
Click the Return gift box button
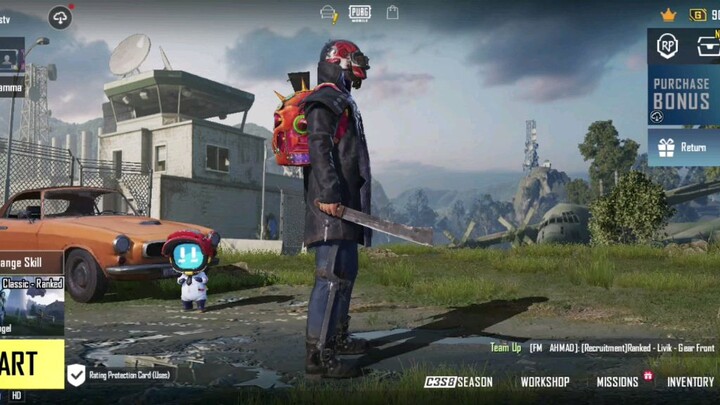click(x=683, y=147)
